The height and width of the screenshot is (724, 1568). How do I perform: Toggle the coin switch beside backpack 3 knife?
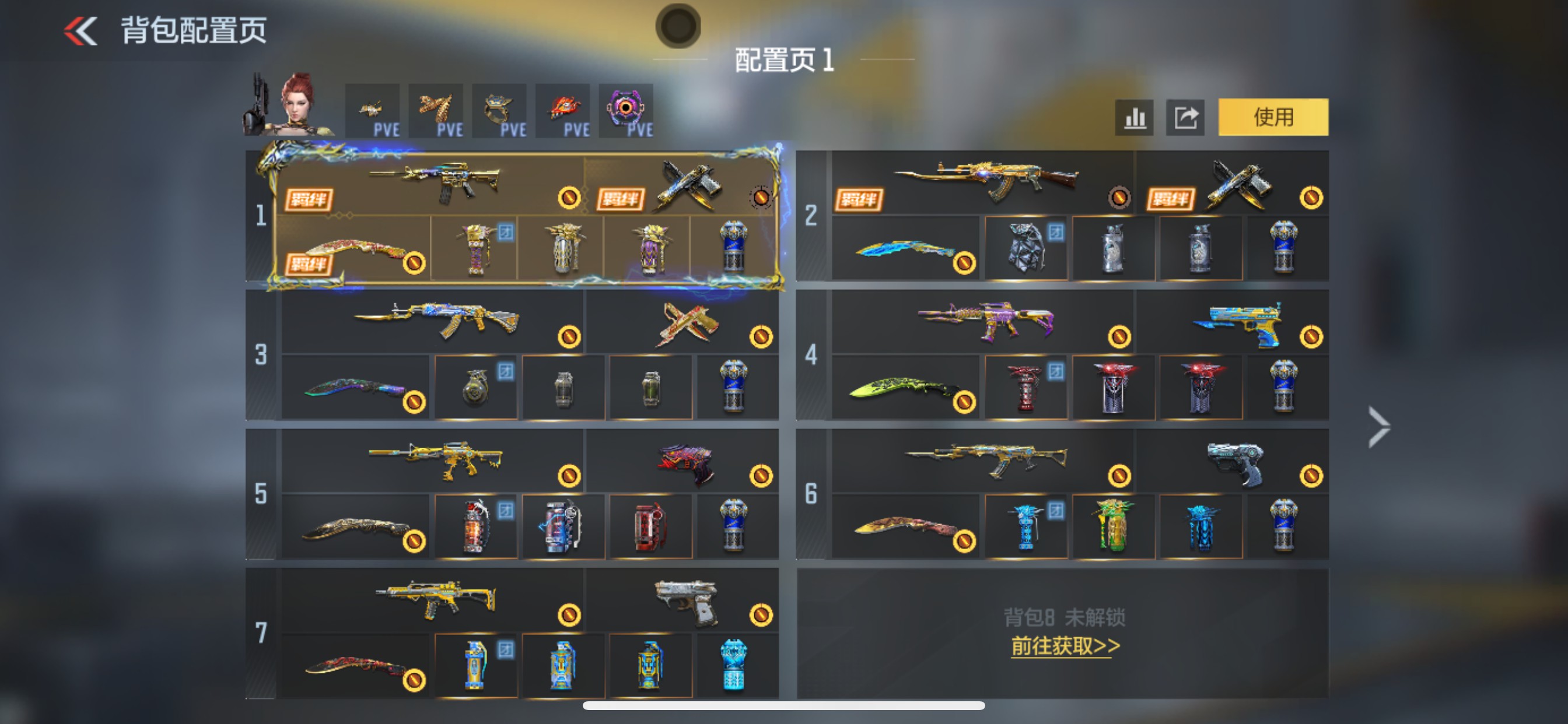[417, 403]
